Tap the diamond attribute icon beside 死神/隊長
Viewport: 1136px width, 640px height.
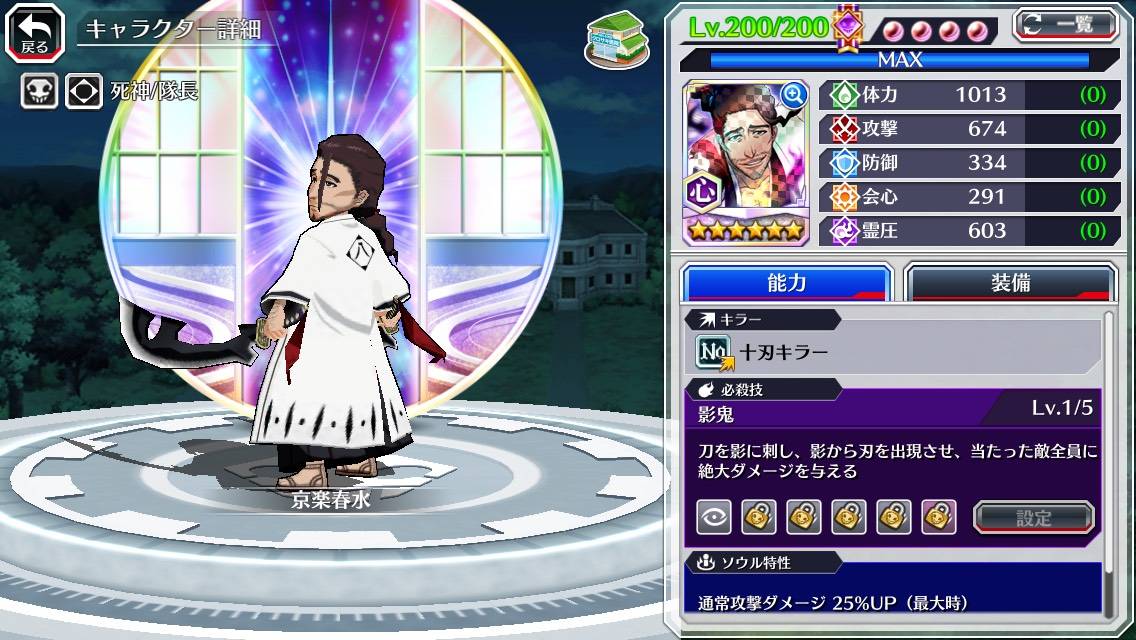point(84,92)
